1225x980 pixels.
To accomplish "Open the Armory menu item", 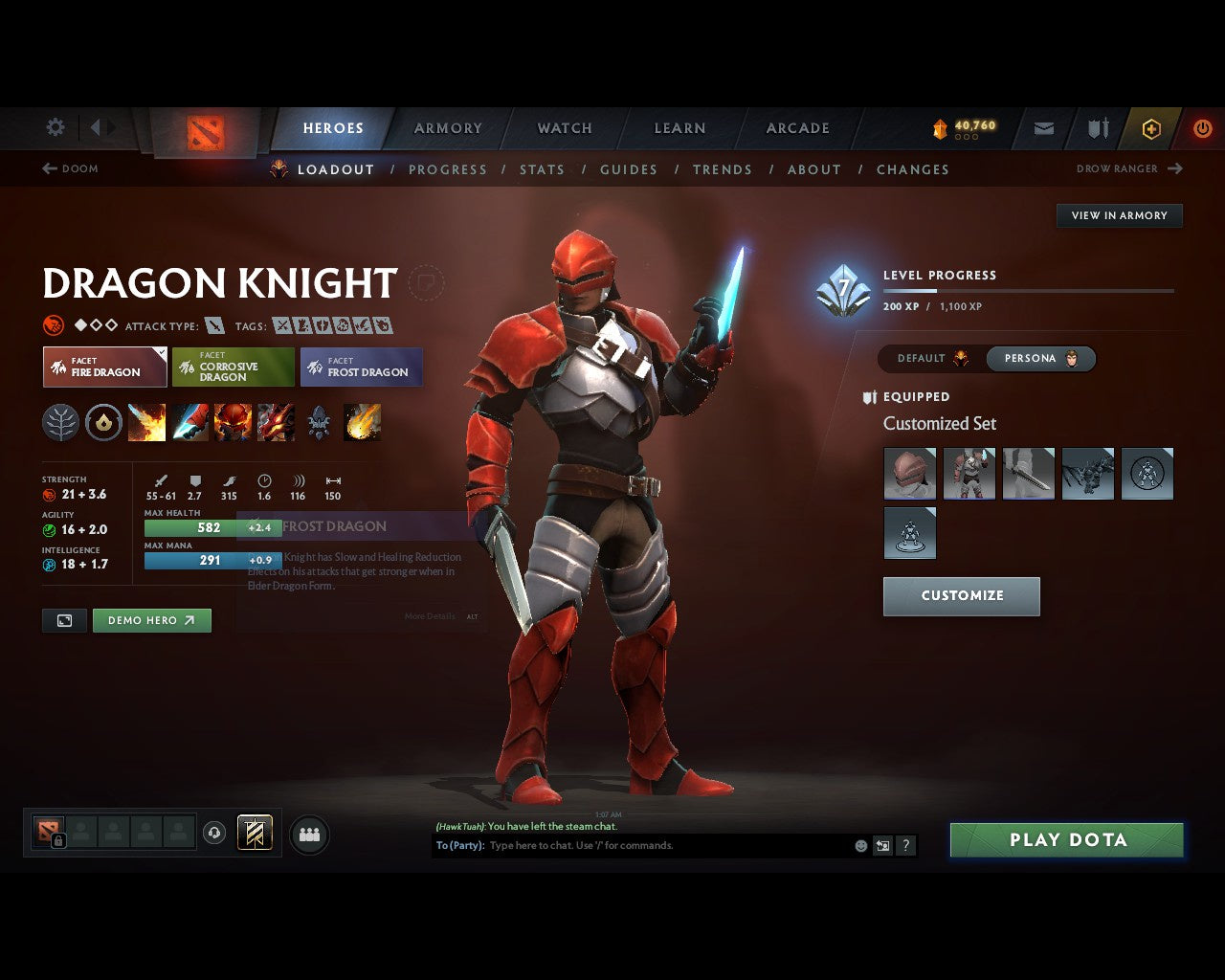I will click(447, 127).
